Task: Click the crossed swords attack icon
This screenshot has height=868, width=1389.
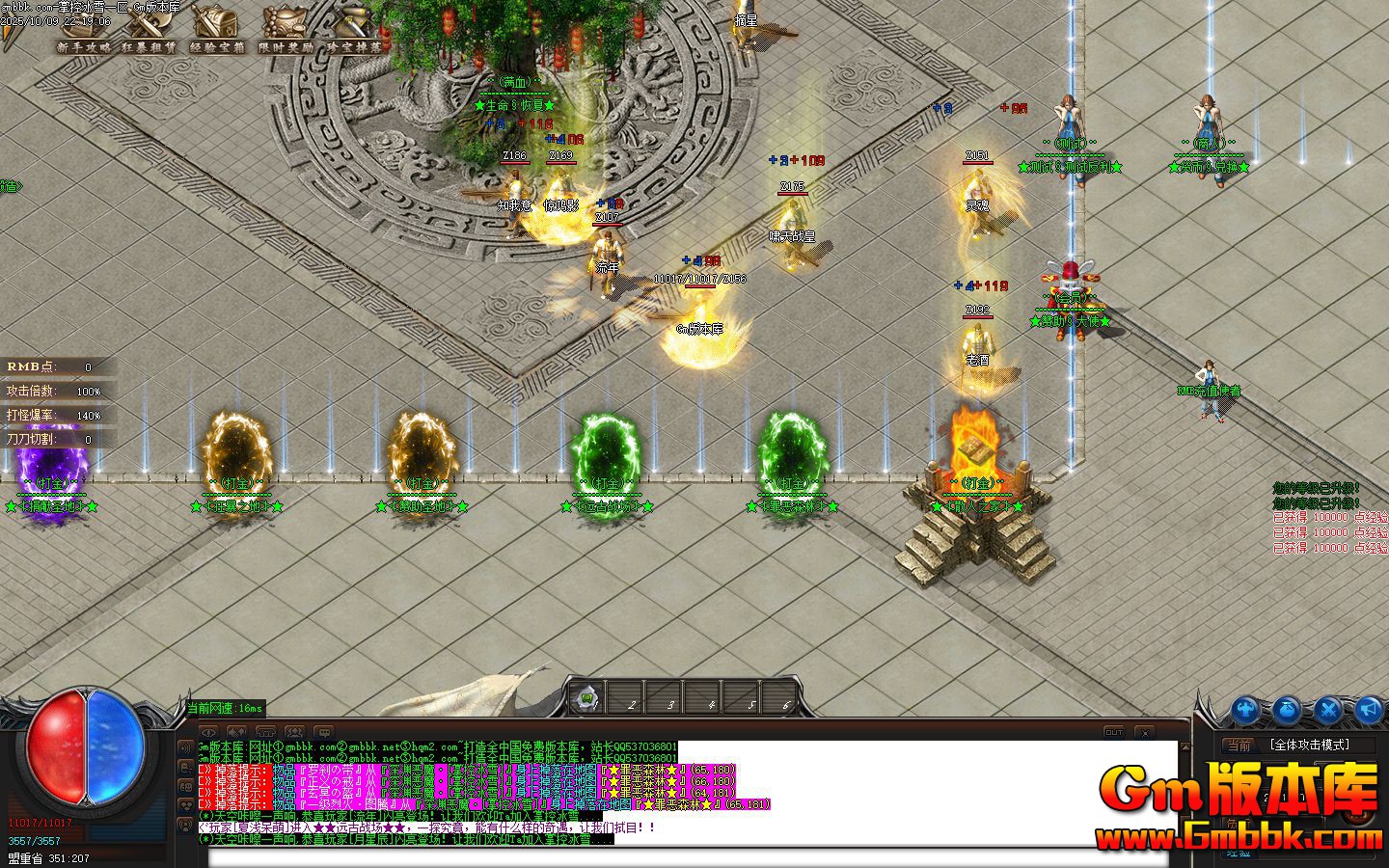Action: (1328, 710)
